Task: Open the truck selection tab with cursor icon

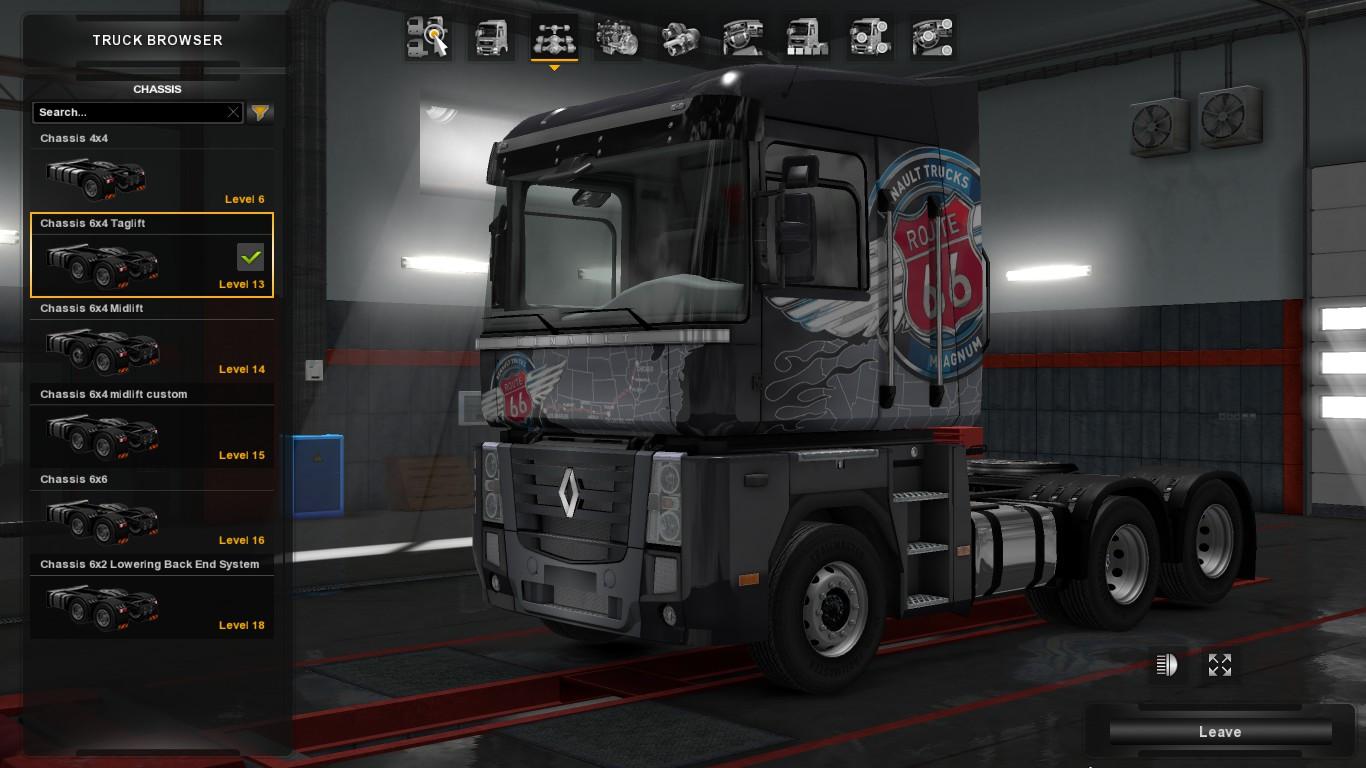Action: coord(428,38)
